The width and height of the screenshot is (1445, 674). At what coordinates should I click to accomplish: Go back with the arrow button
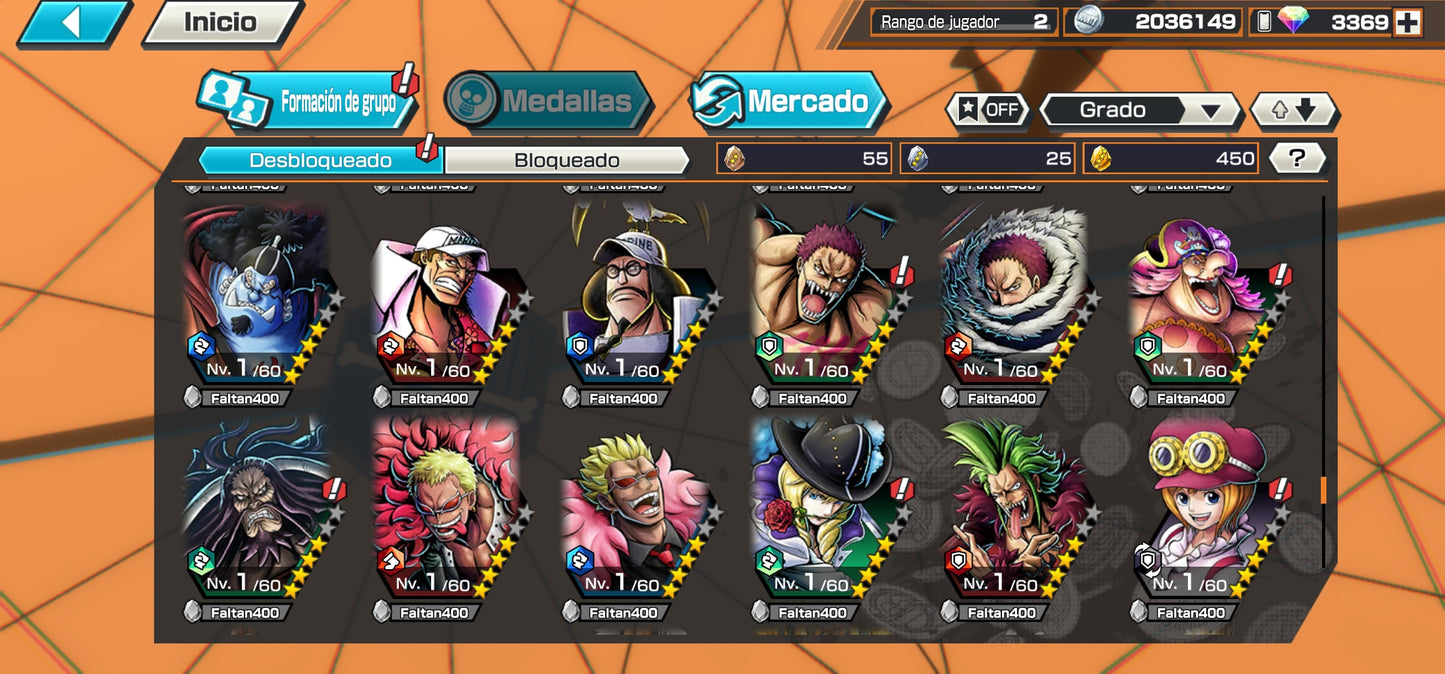pyautogui.click(x=72, y=23)
